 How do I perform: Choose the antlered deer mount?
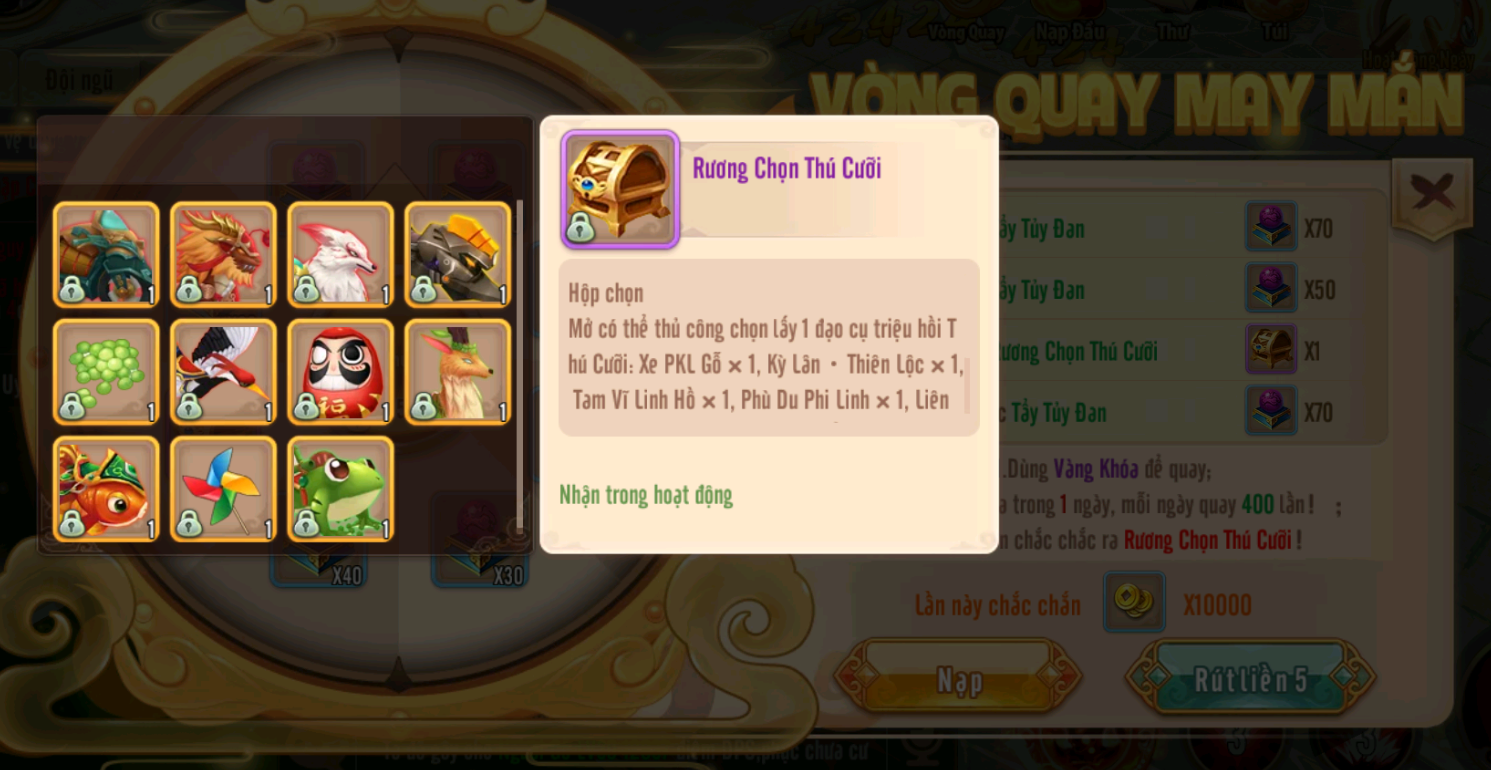point(458,372)
